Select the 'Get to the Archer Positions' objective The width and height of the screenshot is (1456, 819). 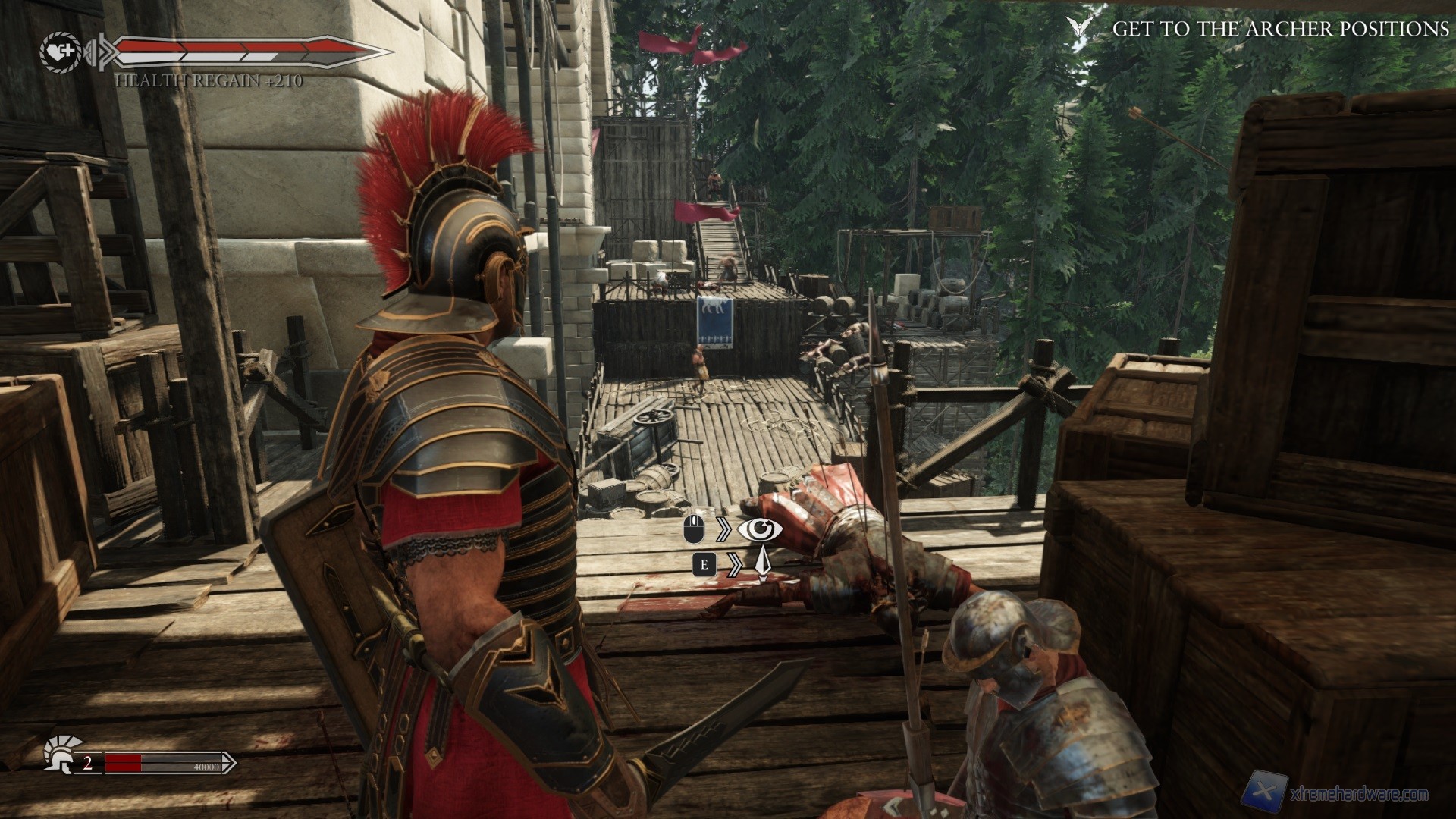click(x=1280, y=30)
